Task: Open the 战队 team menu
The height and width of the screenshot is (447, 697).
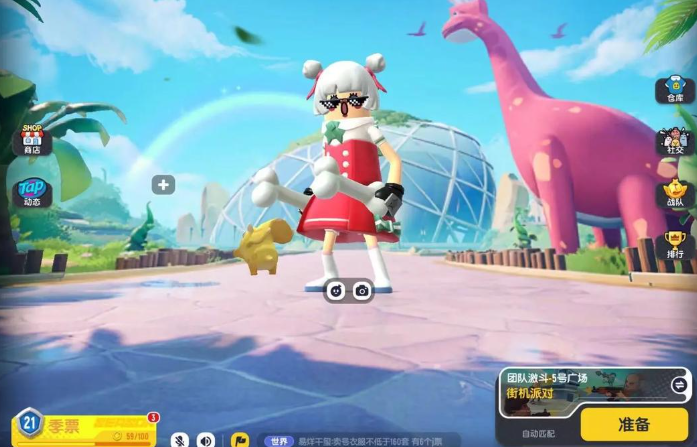Action: (x=673, y=194)
